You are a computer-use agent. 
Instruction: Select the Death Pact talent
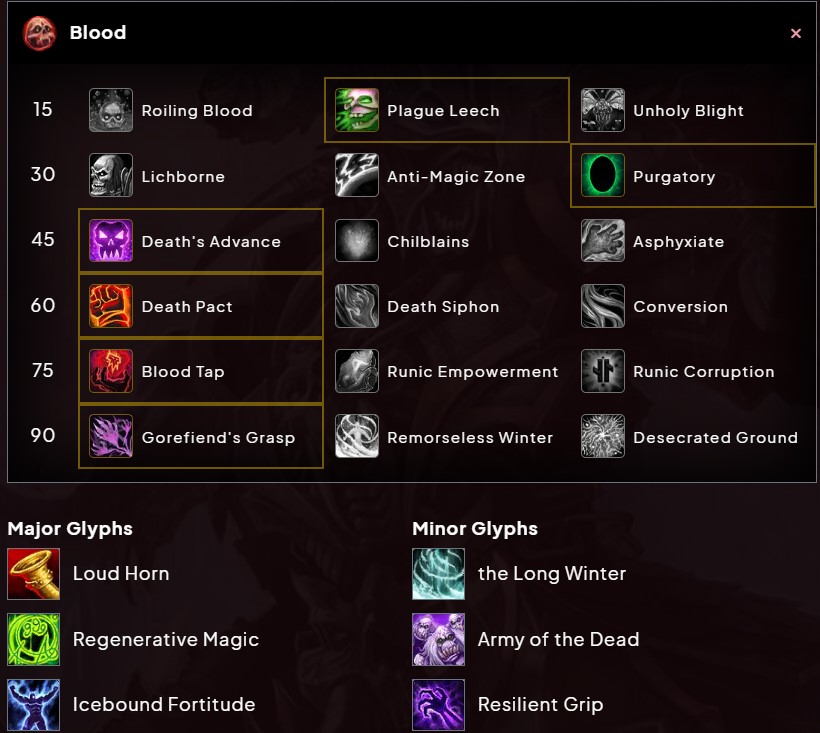point(187,307)
